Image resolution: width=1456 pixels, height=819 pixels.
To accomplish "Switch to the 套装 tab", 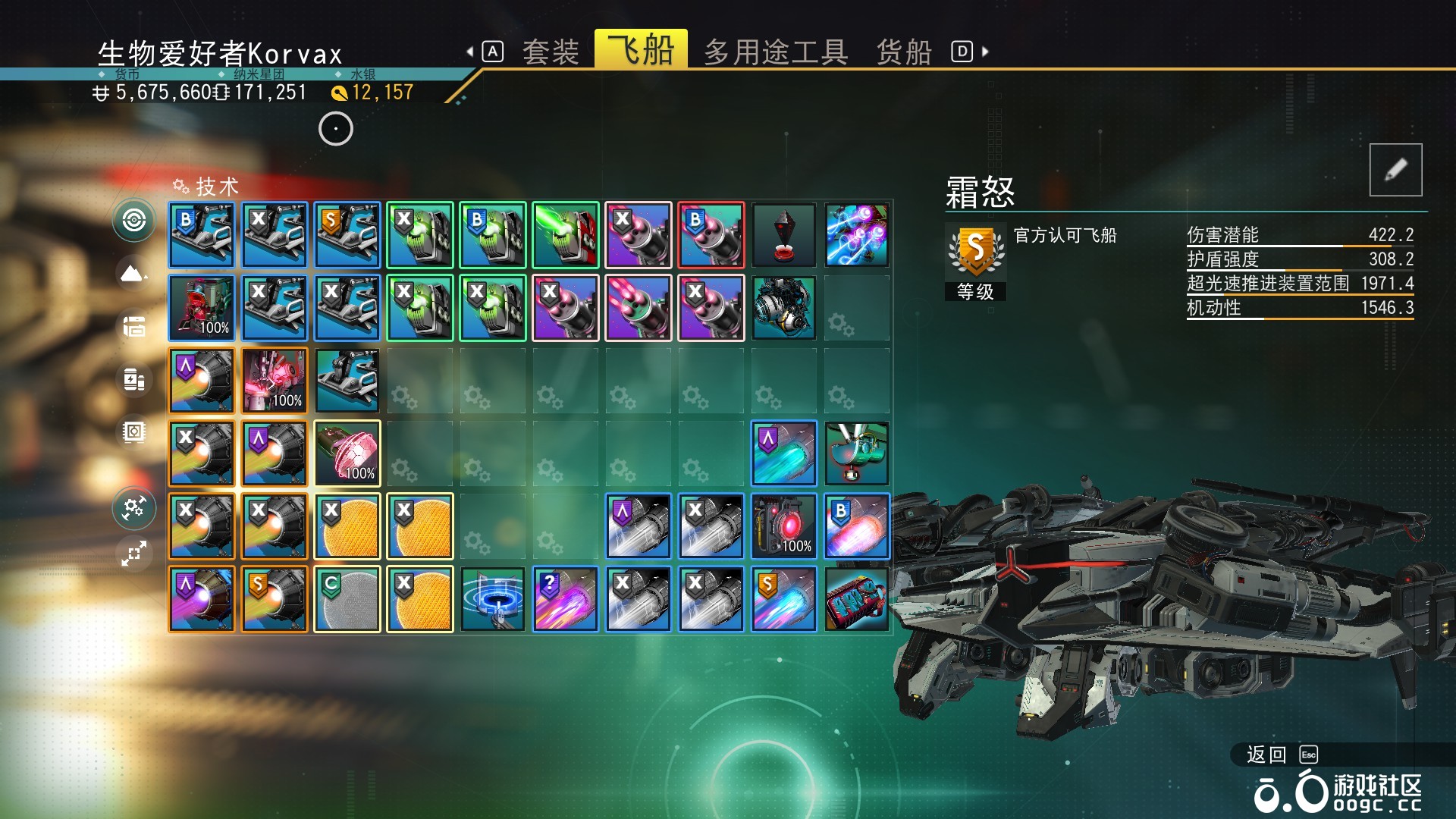I will 551,52.
